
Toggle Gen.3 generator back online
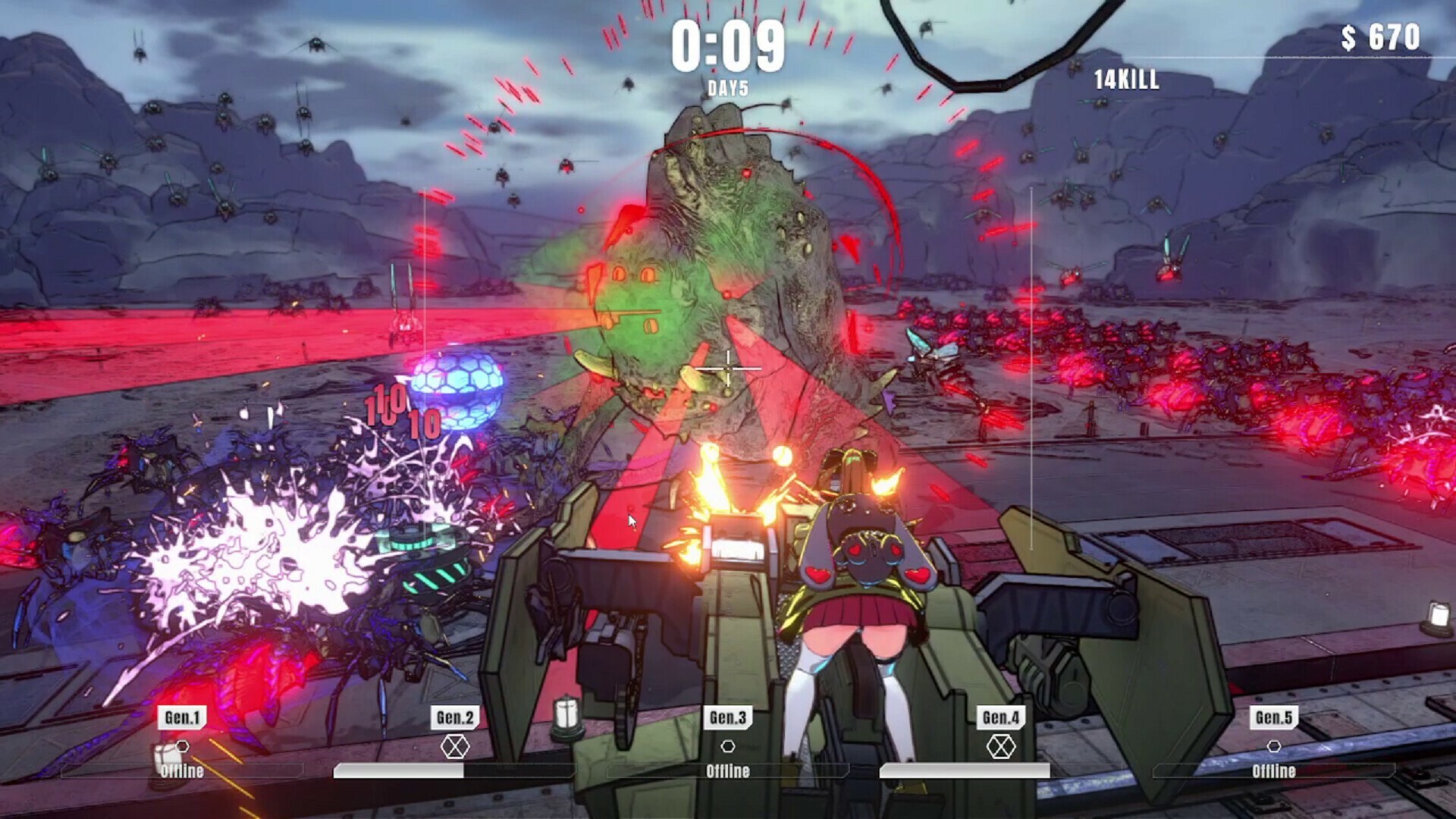(x=730, y=774)
